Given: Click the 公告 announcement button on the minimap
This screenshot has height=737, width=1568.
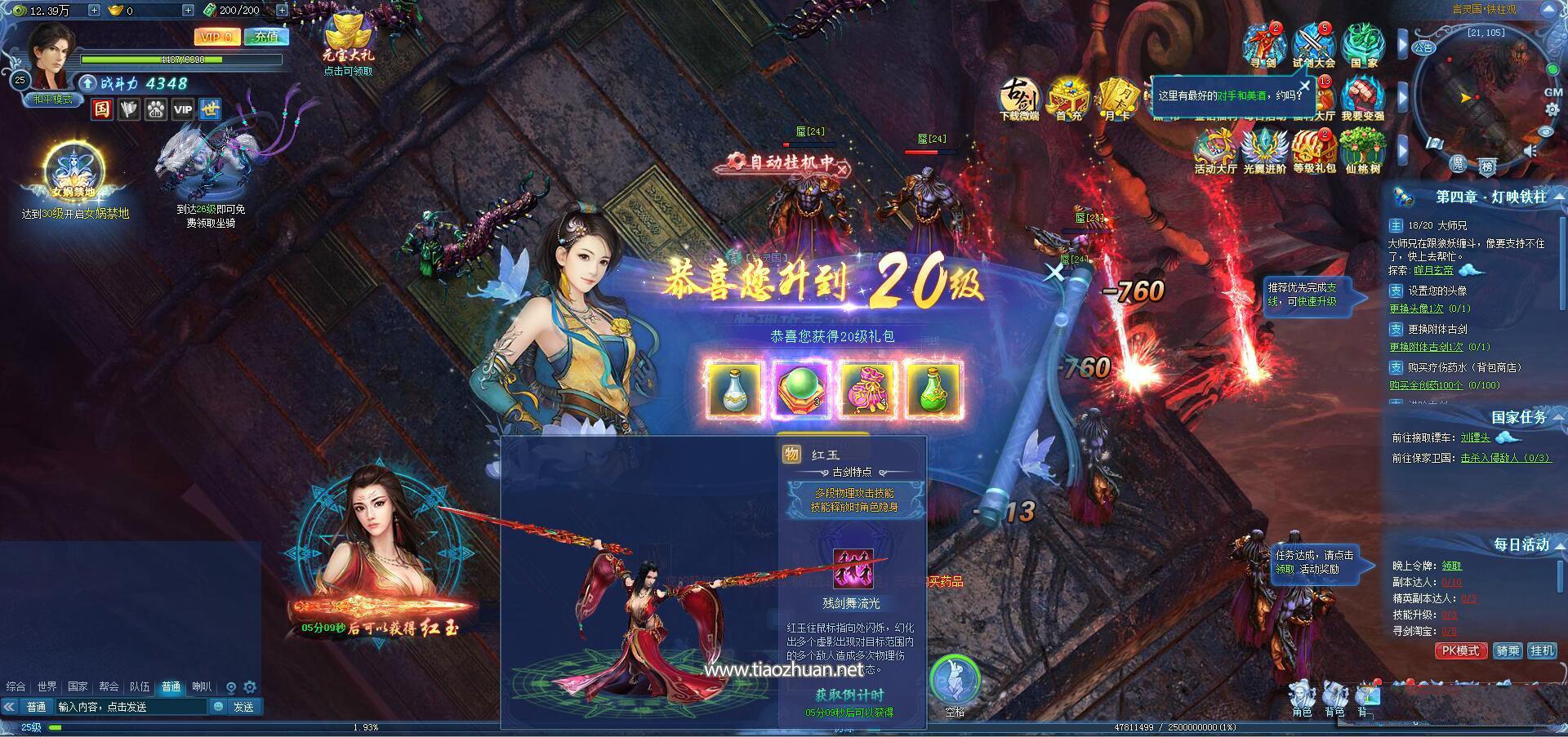Looking at the screenshot, I should tap(1423, 47).
